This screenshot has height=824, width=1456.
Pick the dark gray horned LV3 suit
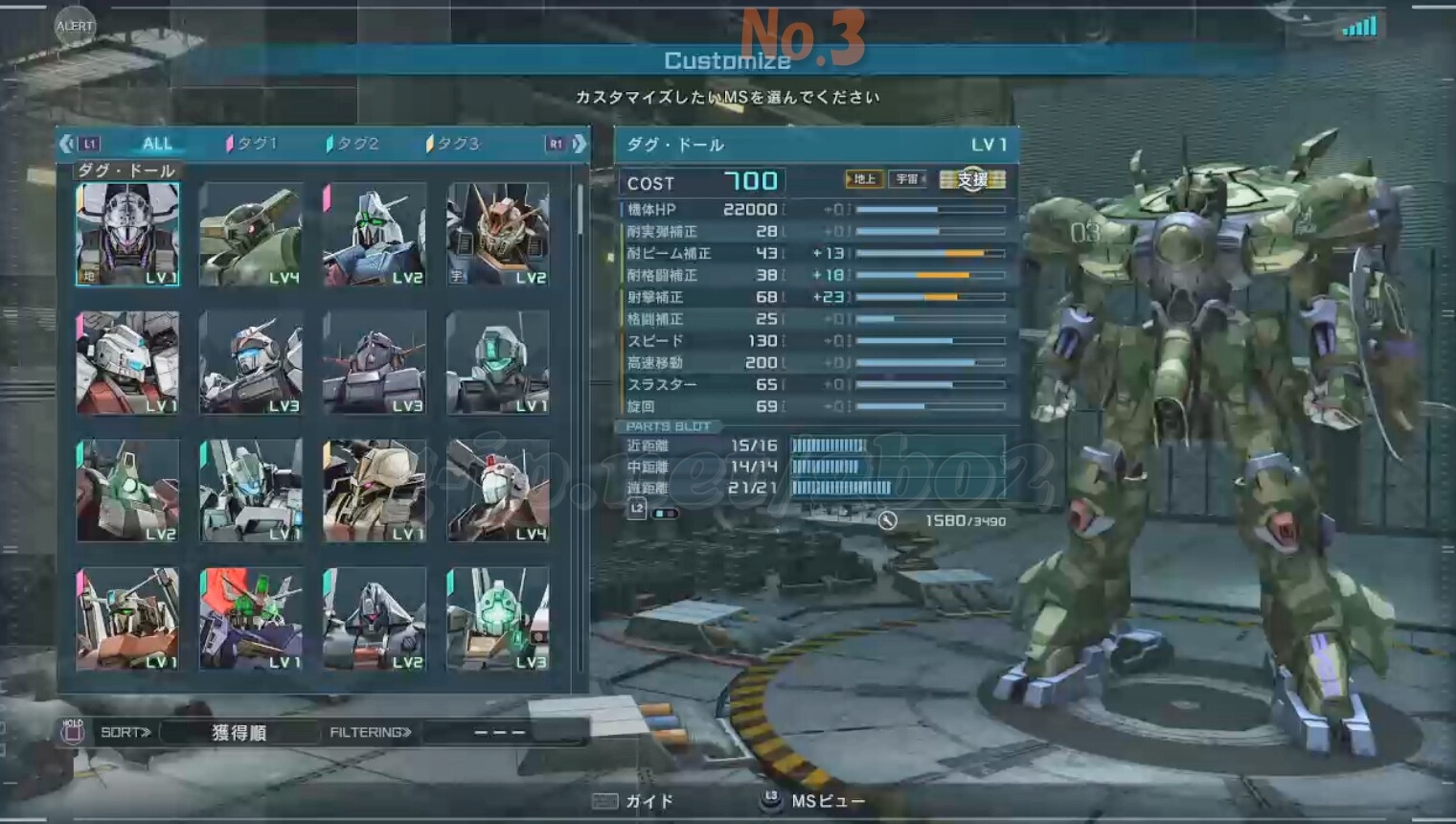[375, 362]
